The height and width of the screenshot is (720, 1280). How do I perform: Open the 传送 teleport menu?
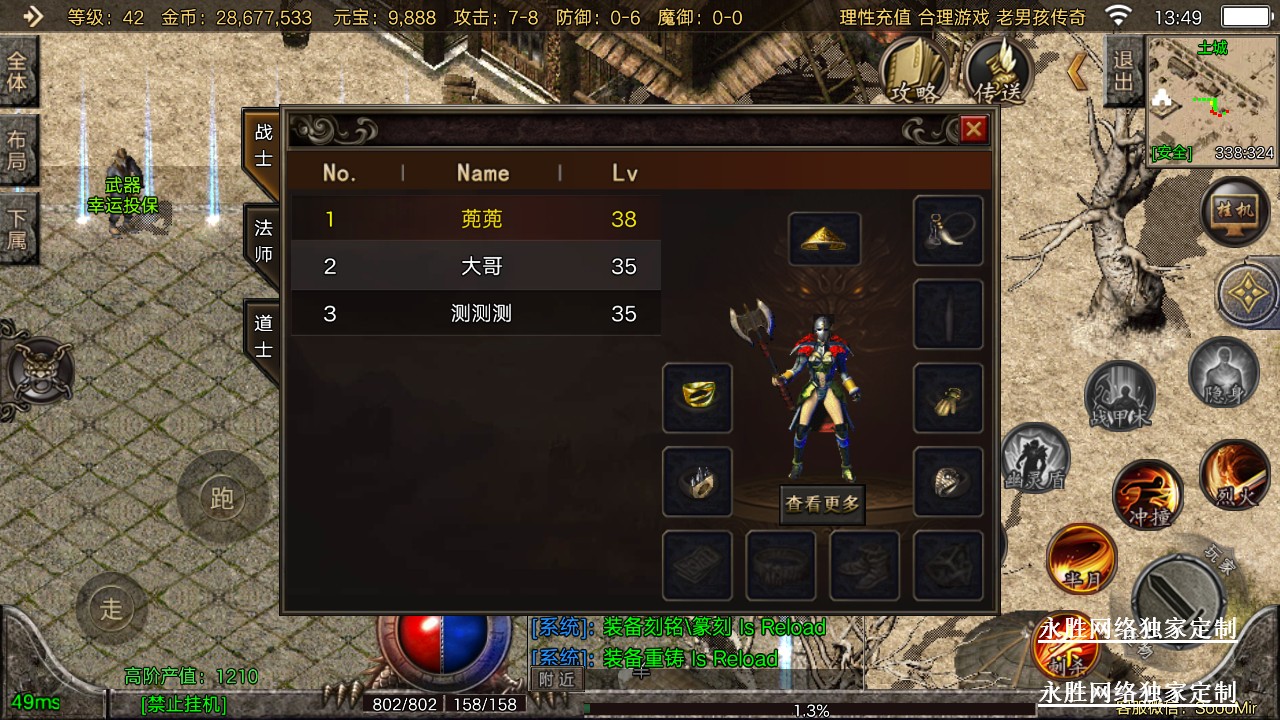tap(999, 72)
